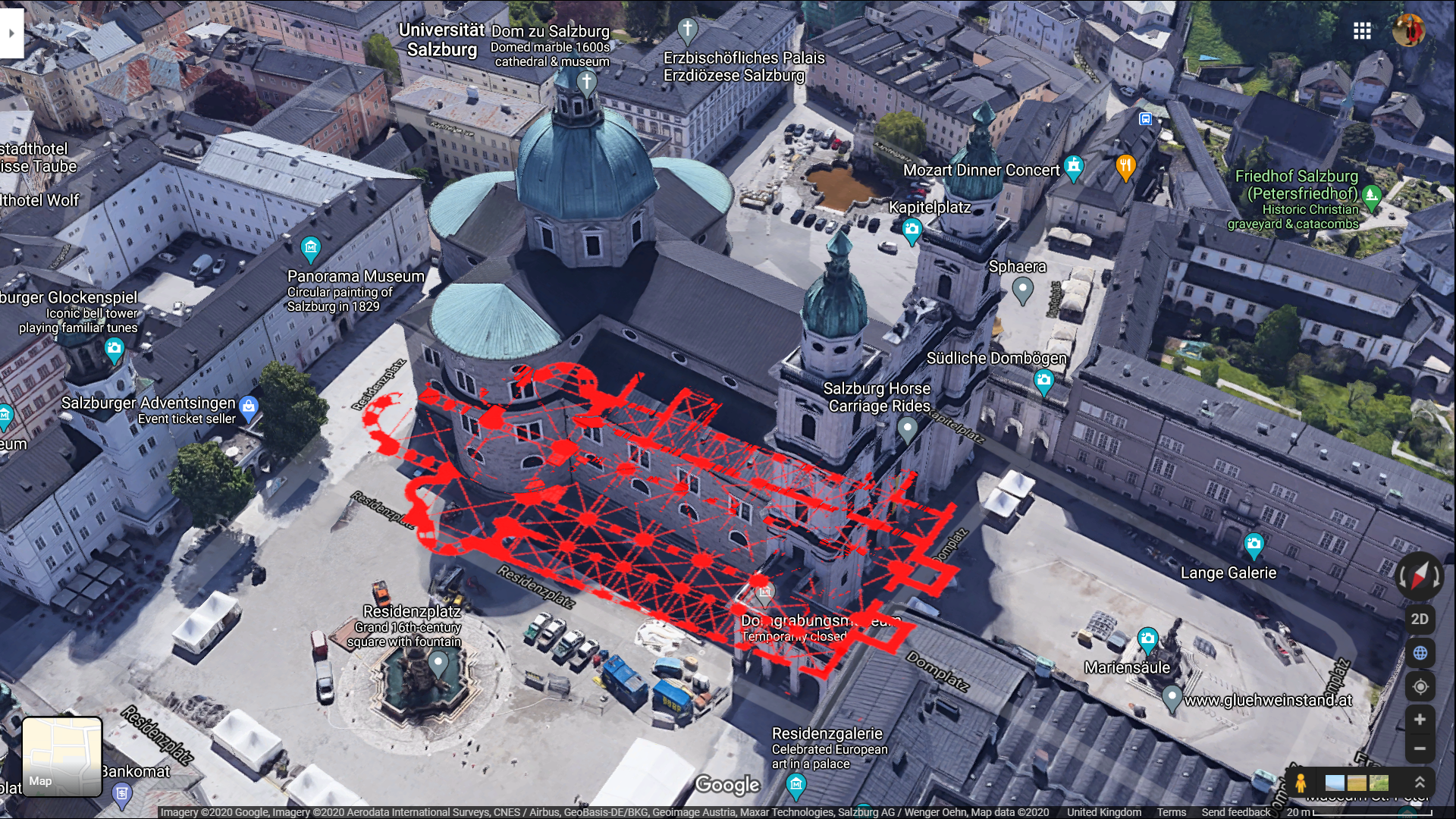This screenshot has width=1456, height=819.
Task: Open the Google apps grid
Action: 1362,30
